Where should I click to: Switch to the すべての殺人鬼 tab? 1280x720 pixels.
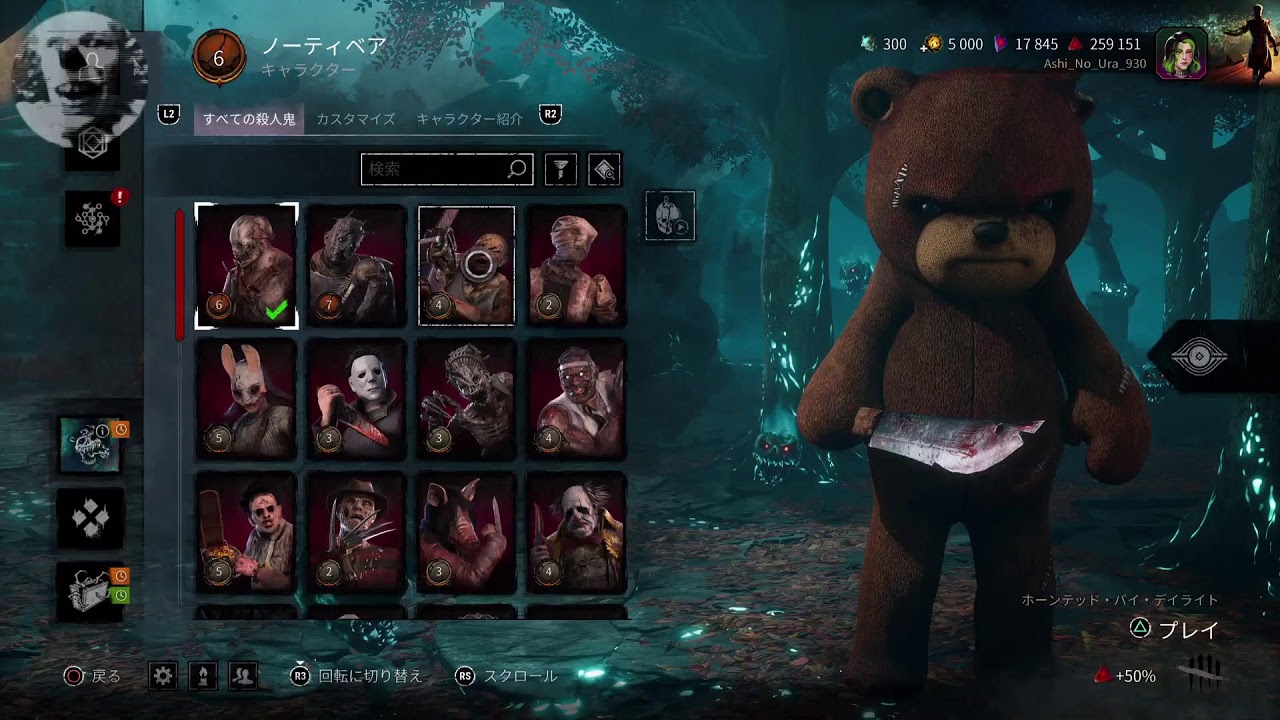click(x=249, y=119)
